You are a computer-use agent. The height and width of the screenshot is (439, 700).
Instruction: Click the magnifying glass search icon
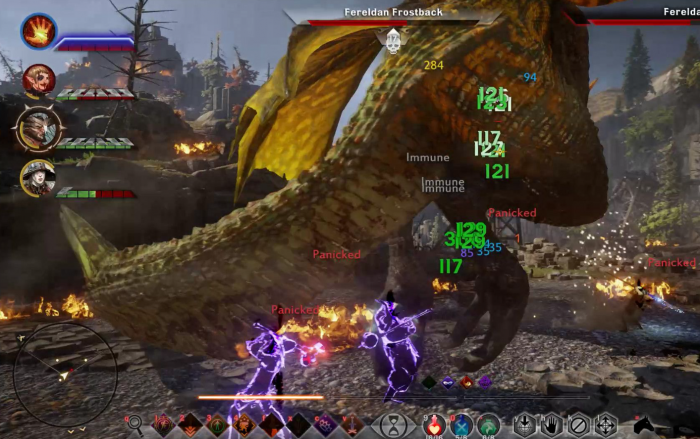(135, 424)
